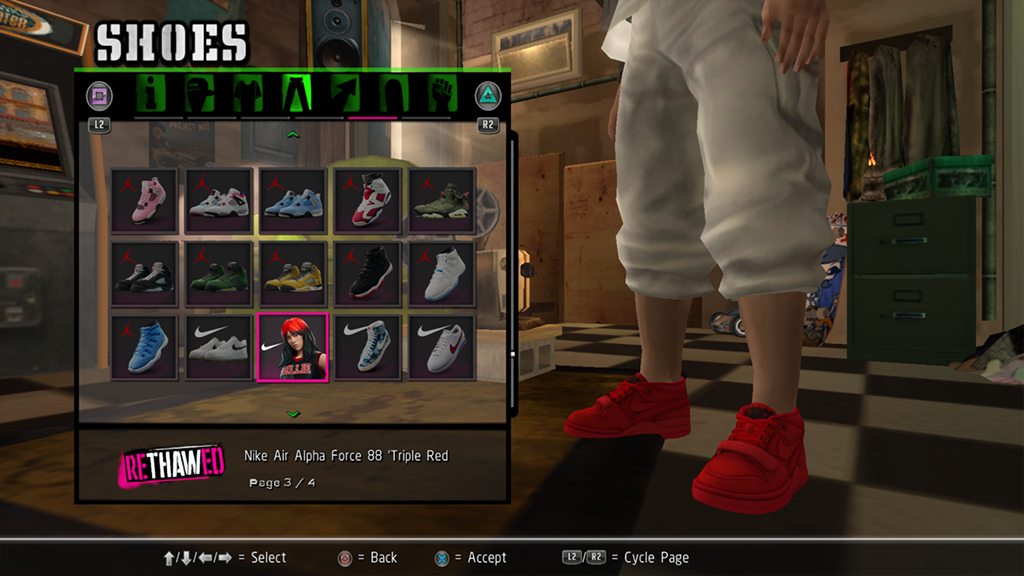
Task: Select the red and white Jordan 6
Action: click(367, 200)
